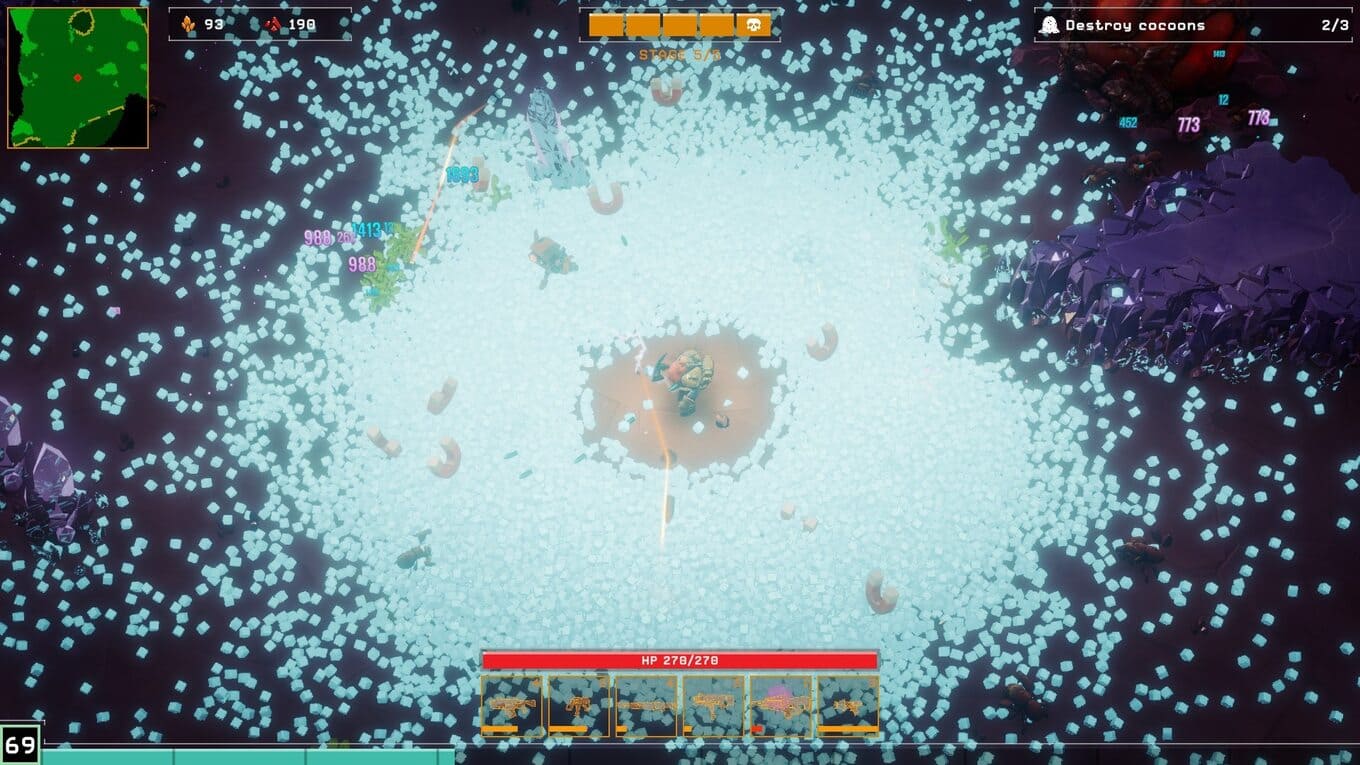Select the assault rifle in weapon slot 1
The height and width of the screenshot is (765, 1360).
coord(510,702)
